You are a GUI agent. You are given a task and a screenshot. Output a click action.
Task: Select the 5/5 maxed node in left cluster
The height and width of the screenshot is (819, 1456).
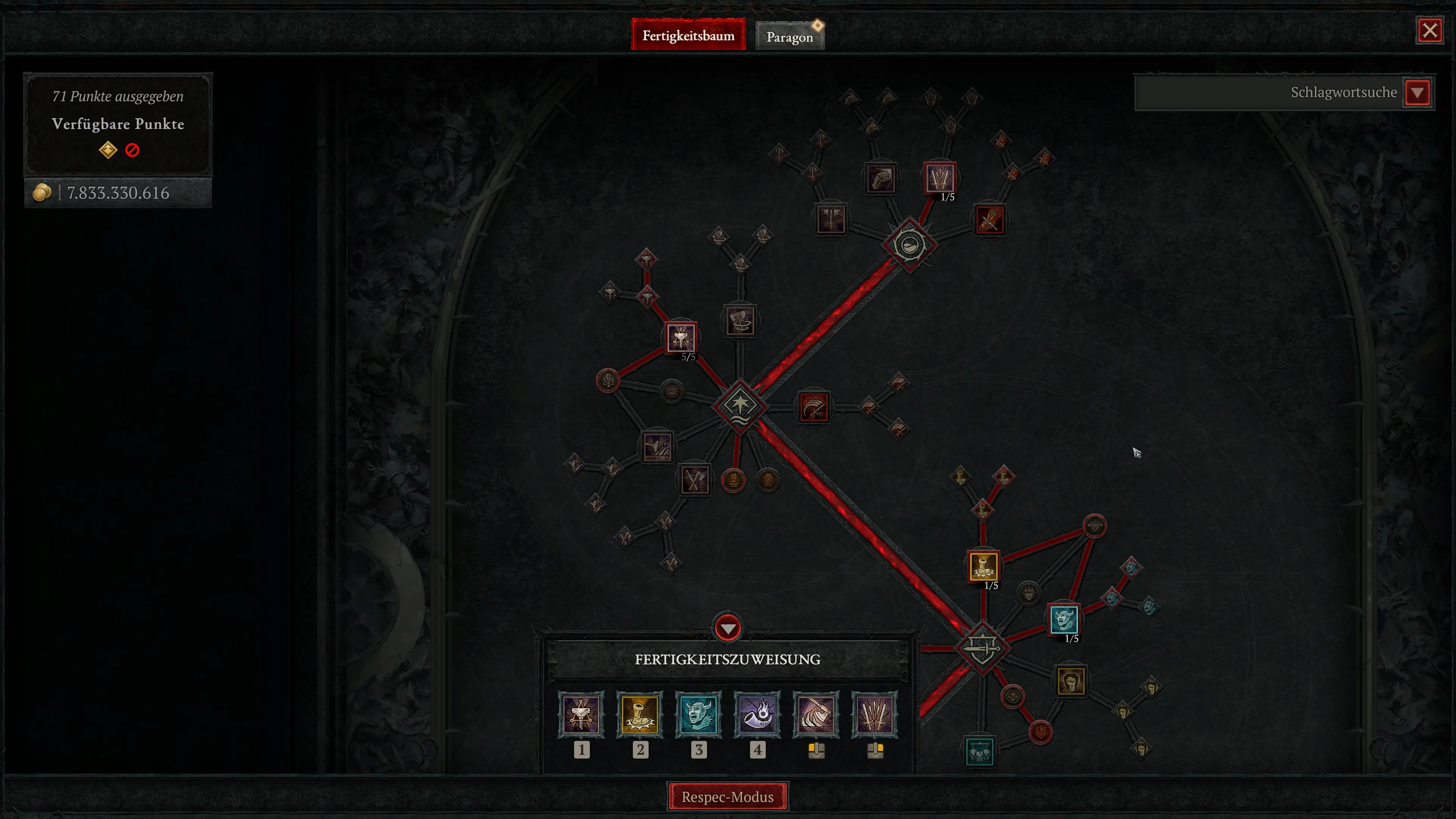(x=682, y=337)
